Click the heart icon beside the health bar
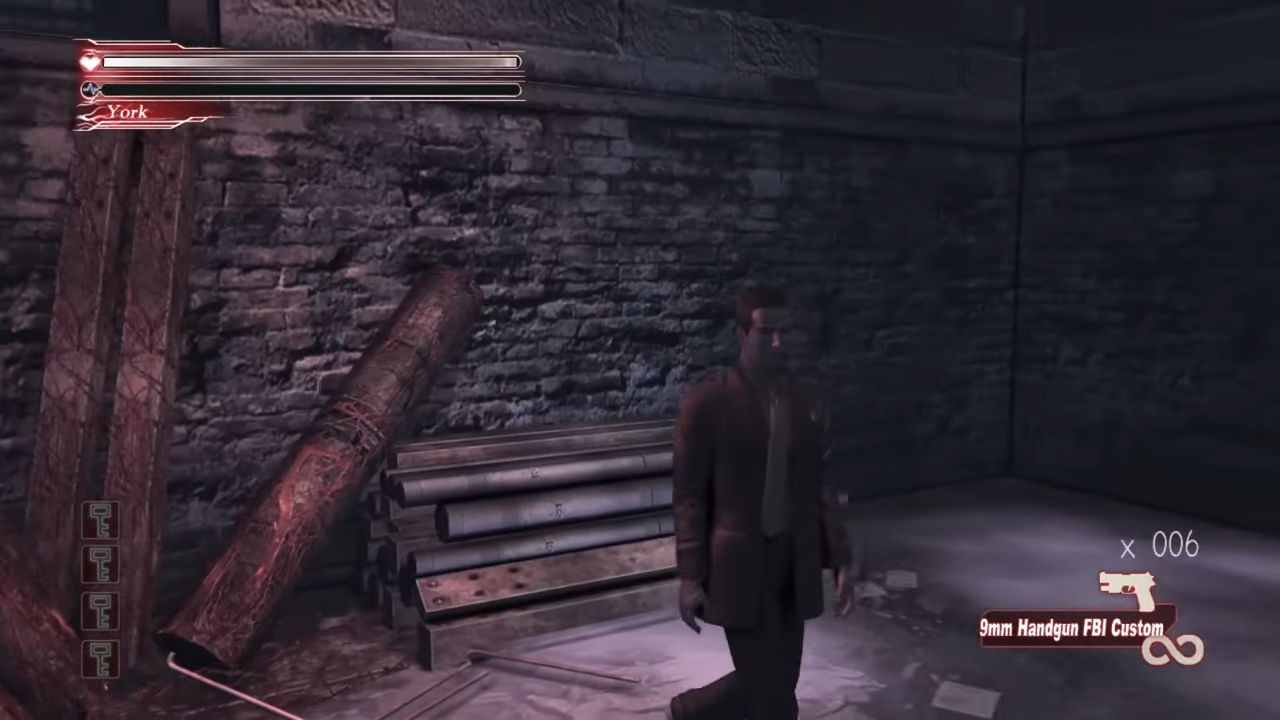The image size is (1280, 720). (x=89, y=61)
